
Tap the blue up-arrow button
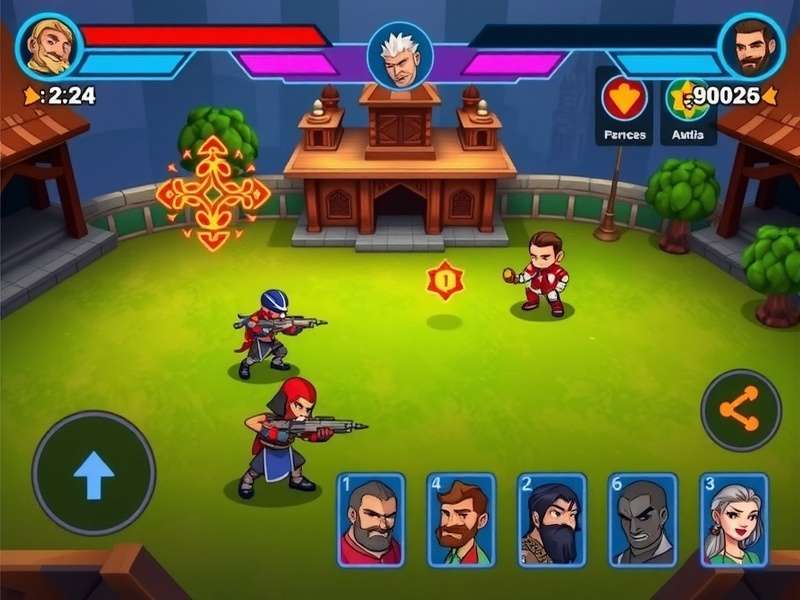click(x=94, y=473)
